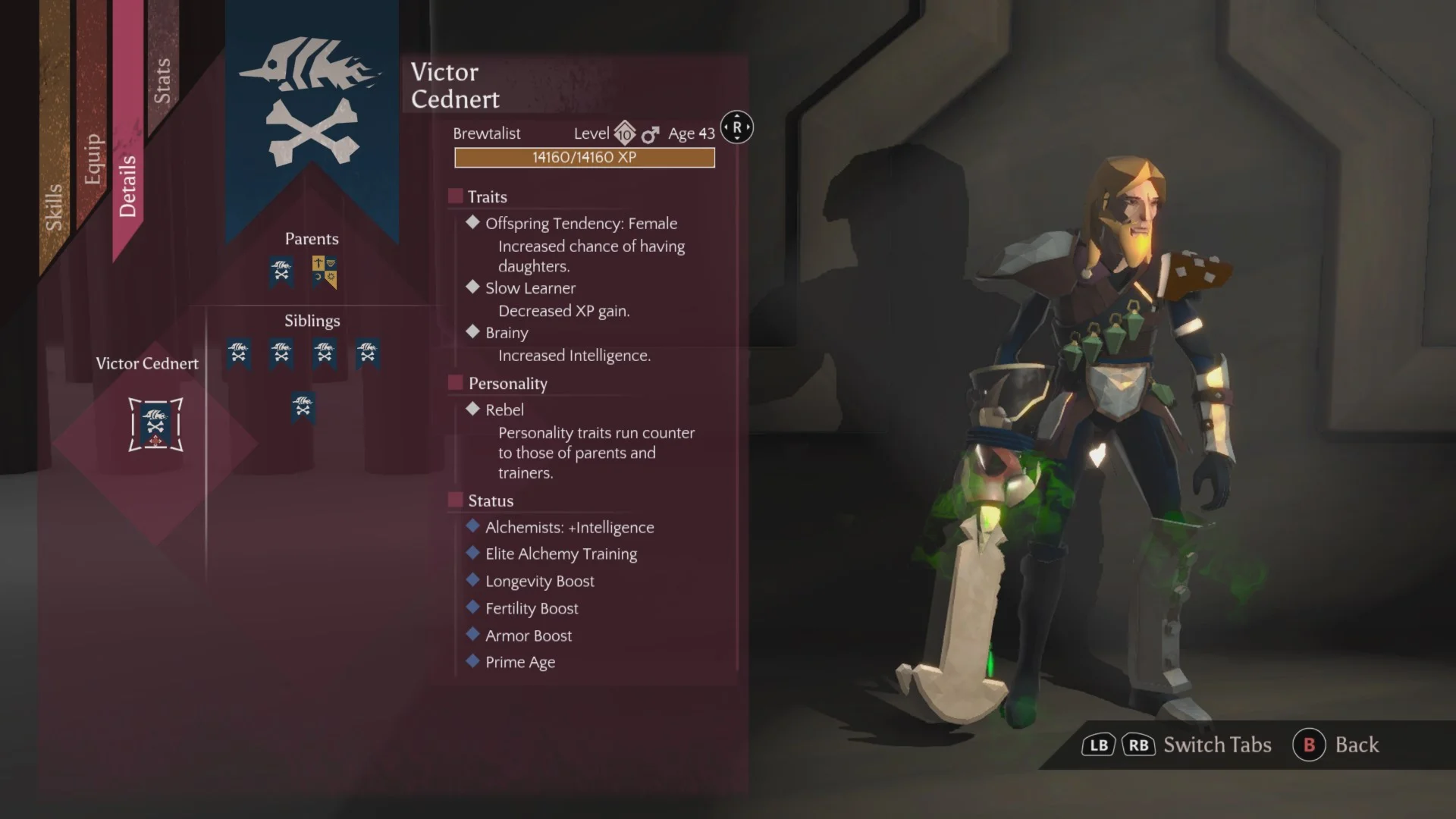Select the Fertility Boost status

(x=531, y=608)
